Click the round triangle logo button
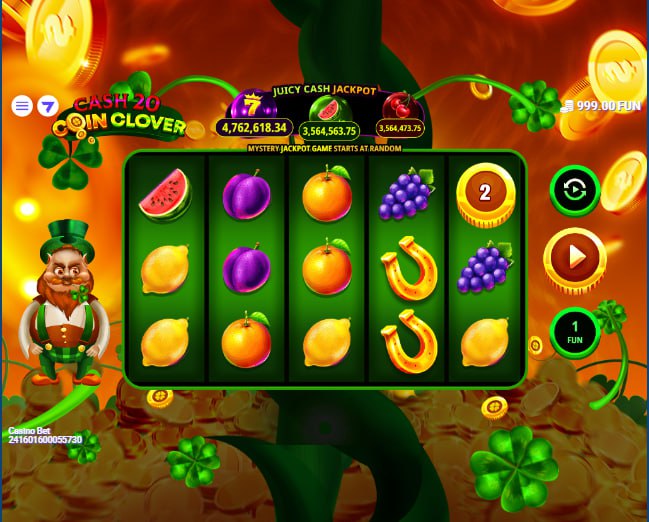The image size is (649, 522). point(47,106)
